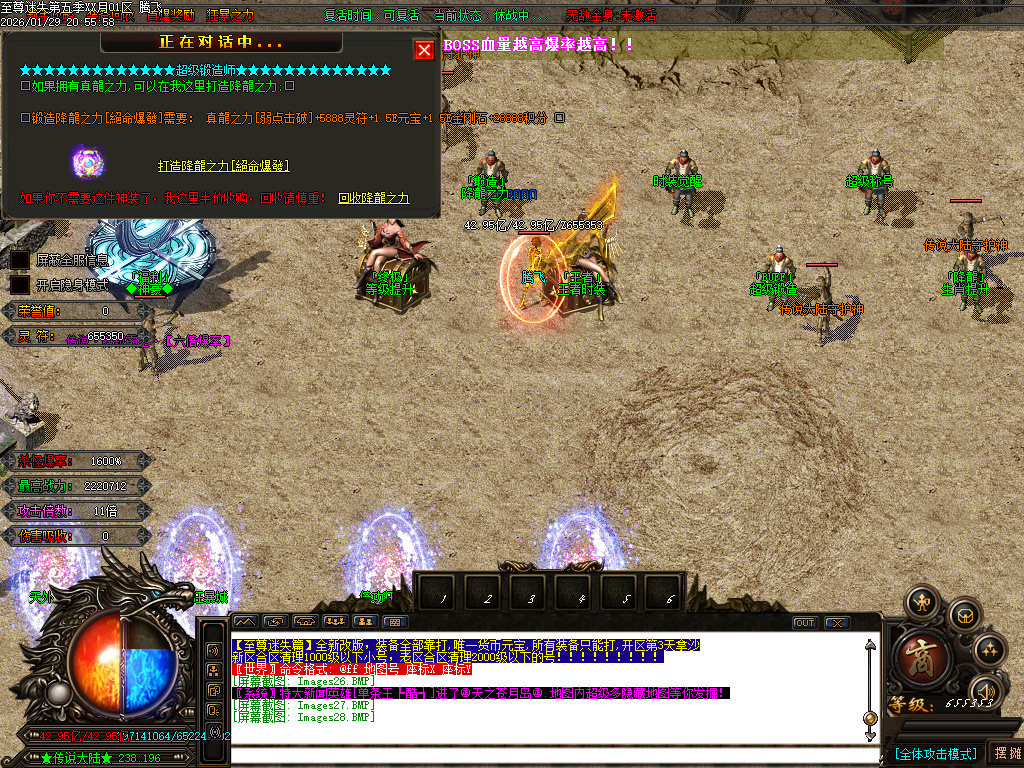This screenshot has width=1024, height=768.
Task: Click the chat scrollbar down arrow
Action: click(x=870, y=719)
